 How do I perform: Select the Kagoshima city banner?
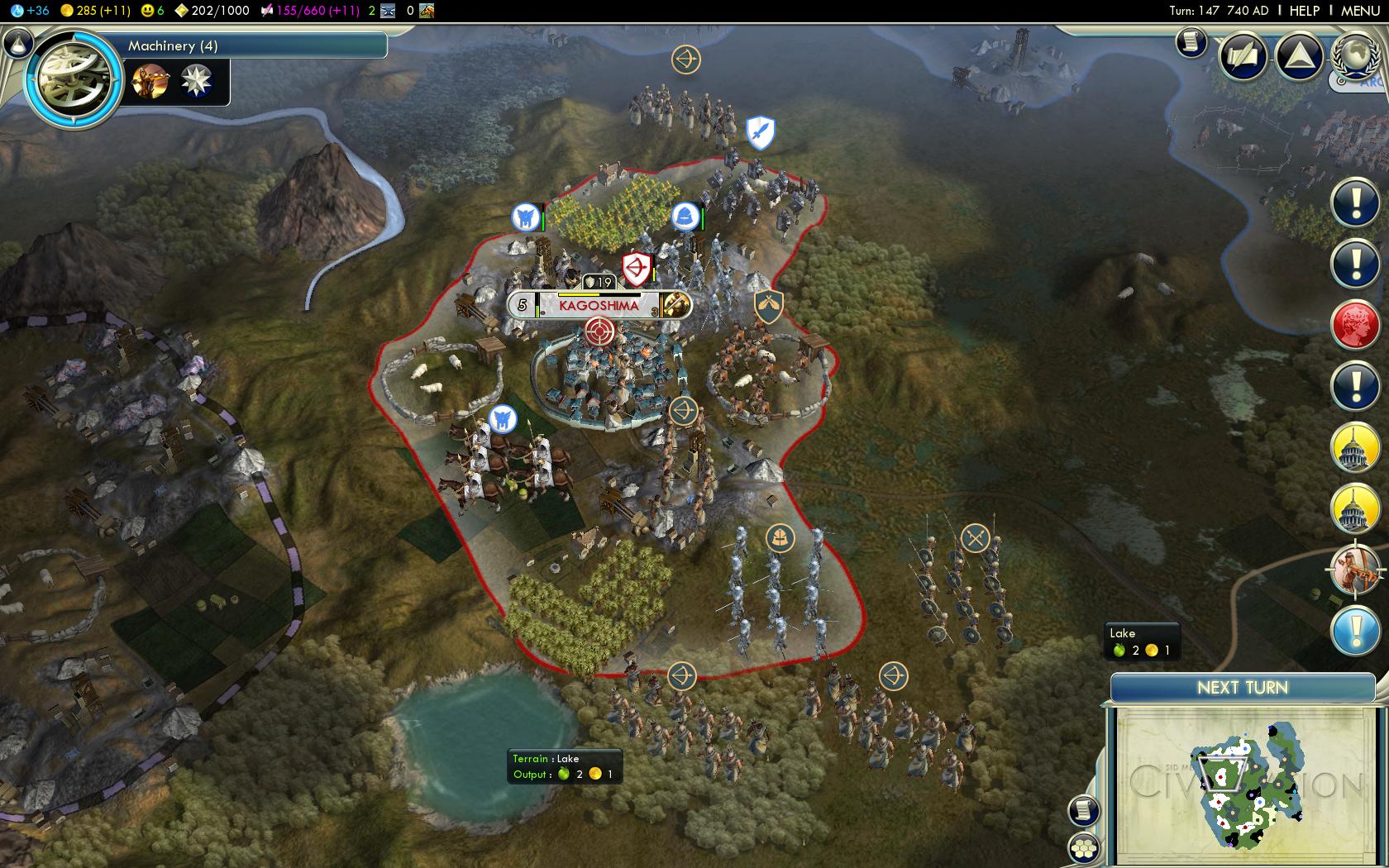(x=599, y=305)
